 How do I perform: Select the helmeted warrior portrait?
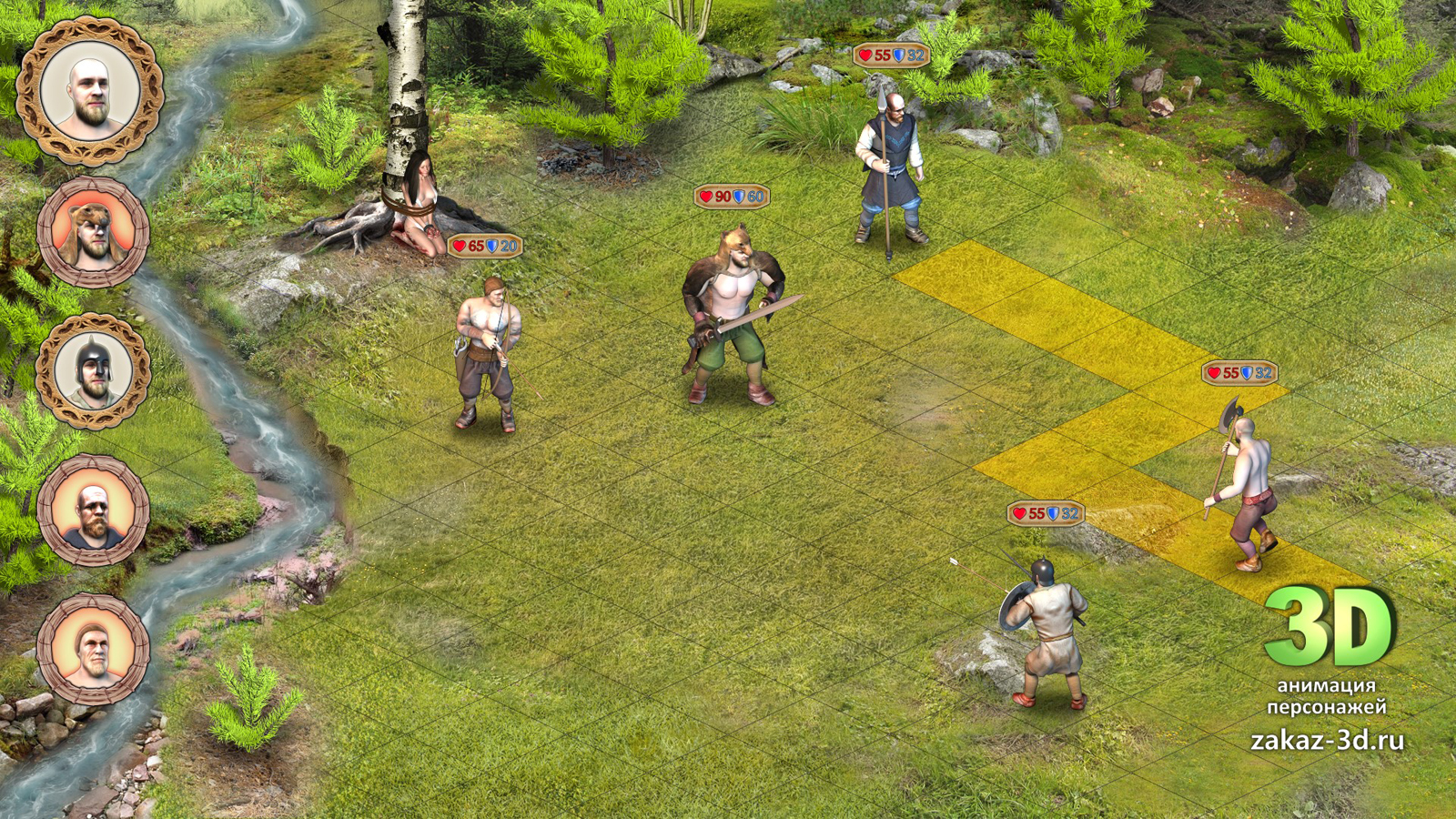coord(93,370)
